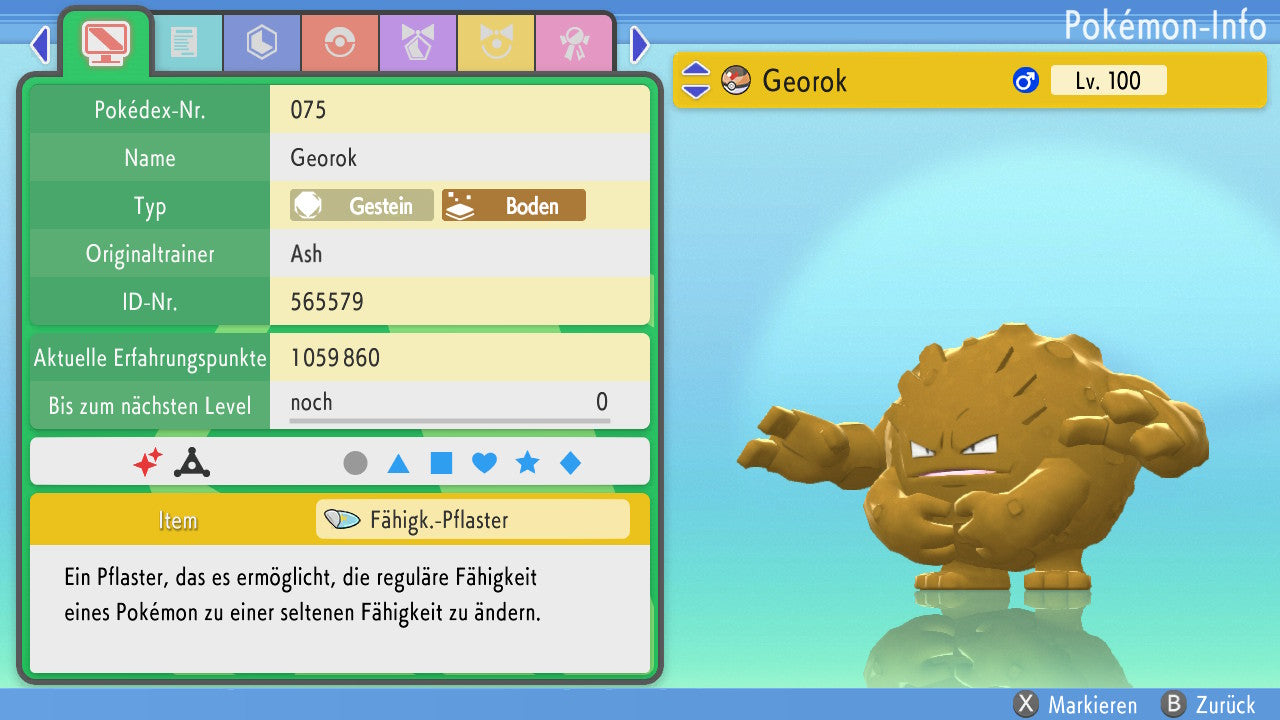Click the left arrow beside the tabs

40,44
